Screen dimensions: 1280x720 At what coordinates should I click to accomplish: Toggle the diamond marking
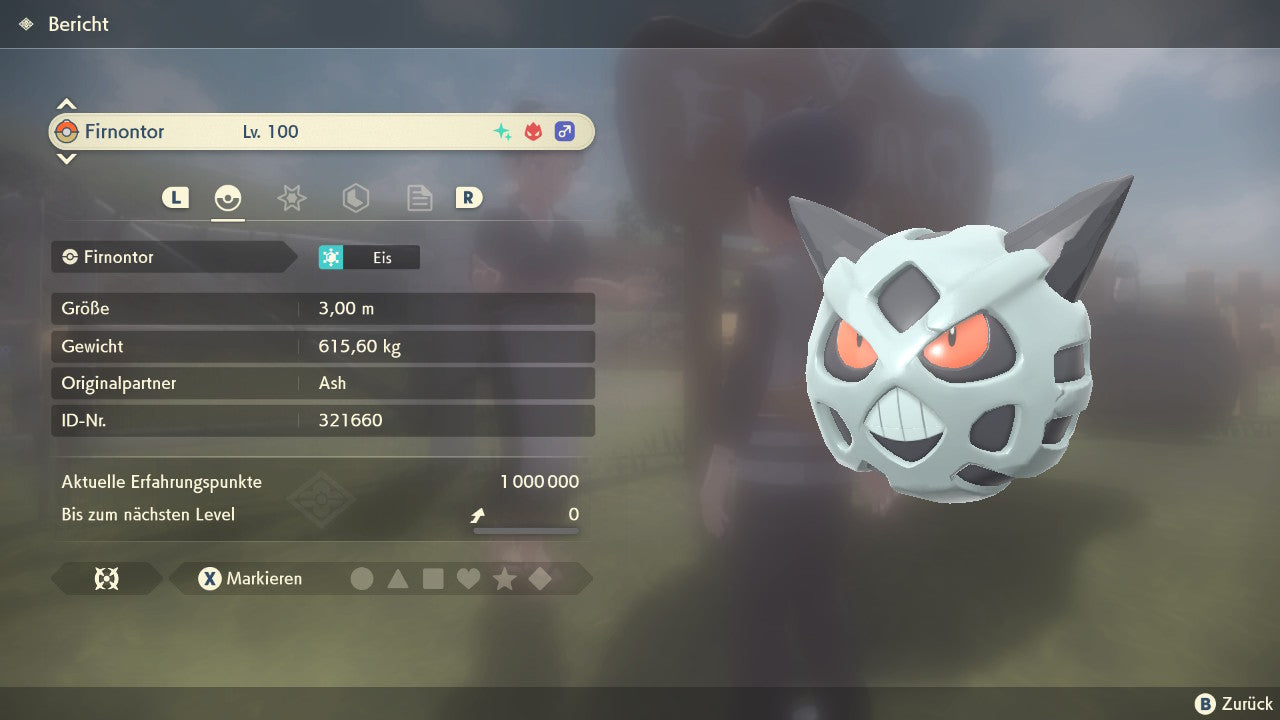click(540, 579)
